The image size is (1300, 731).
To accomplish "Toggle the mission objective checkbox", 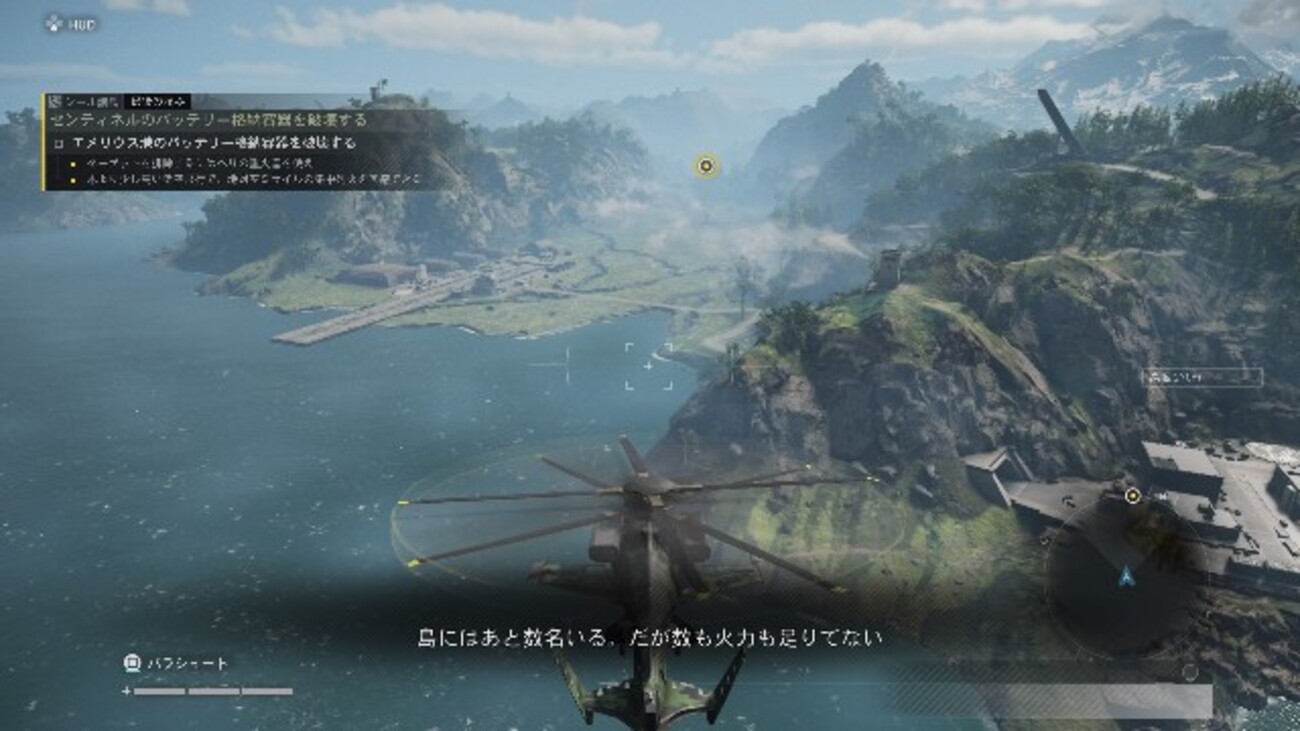I will [60, 143].
